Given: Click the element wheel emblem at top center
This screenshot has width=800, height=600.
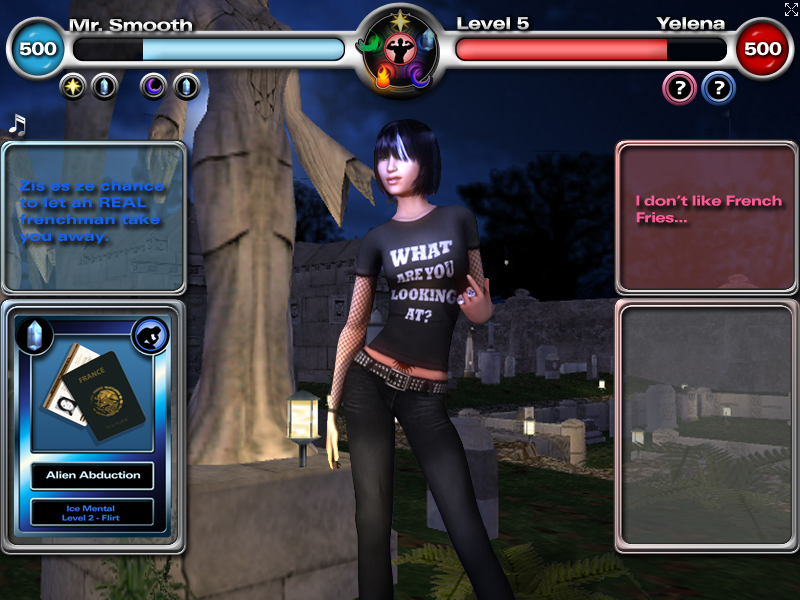Looking at the screenshot, I should click(400, 50).
